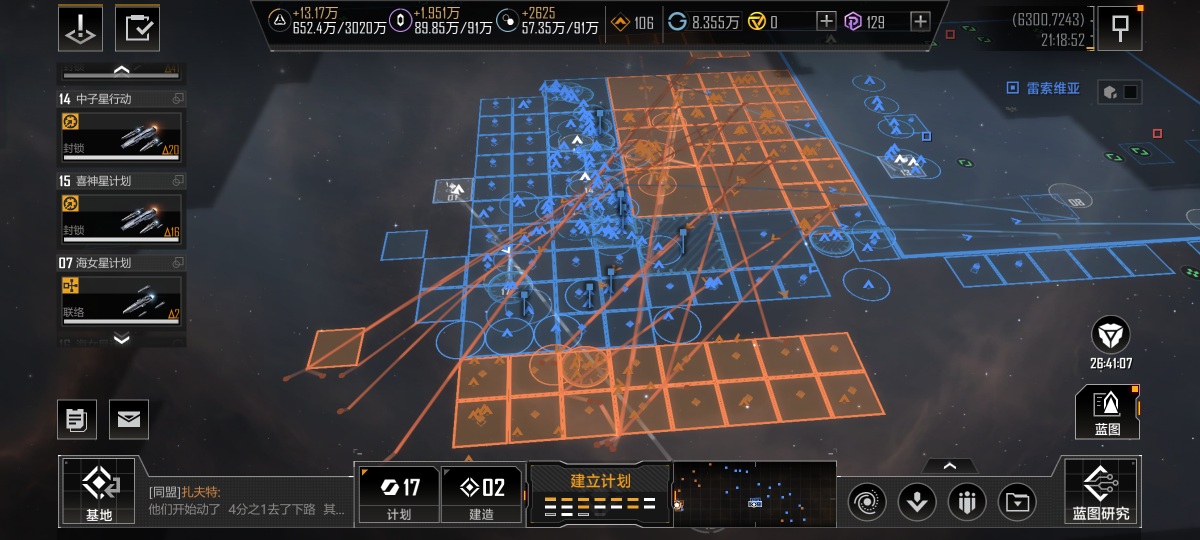Open the 计划 plans panel
Image resolution: width=1200 pixels, height=540 pixels.
398,494
